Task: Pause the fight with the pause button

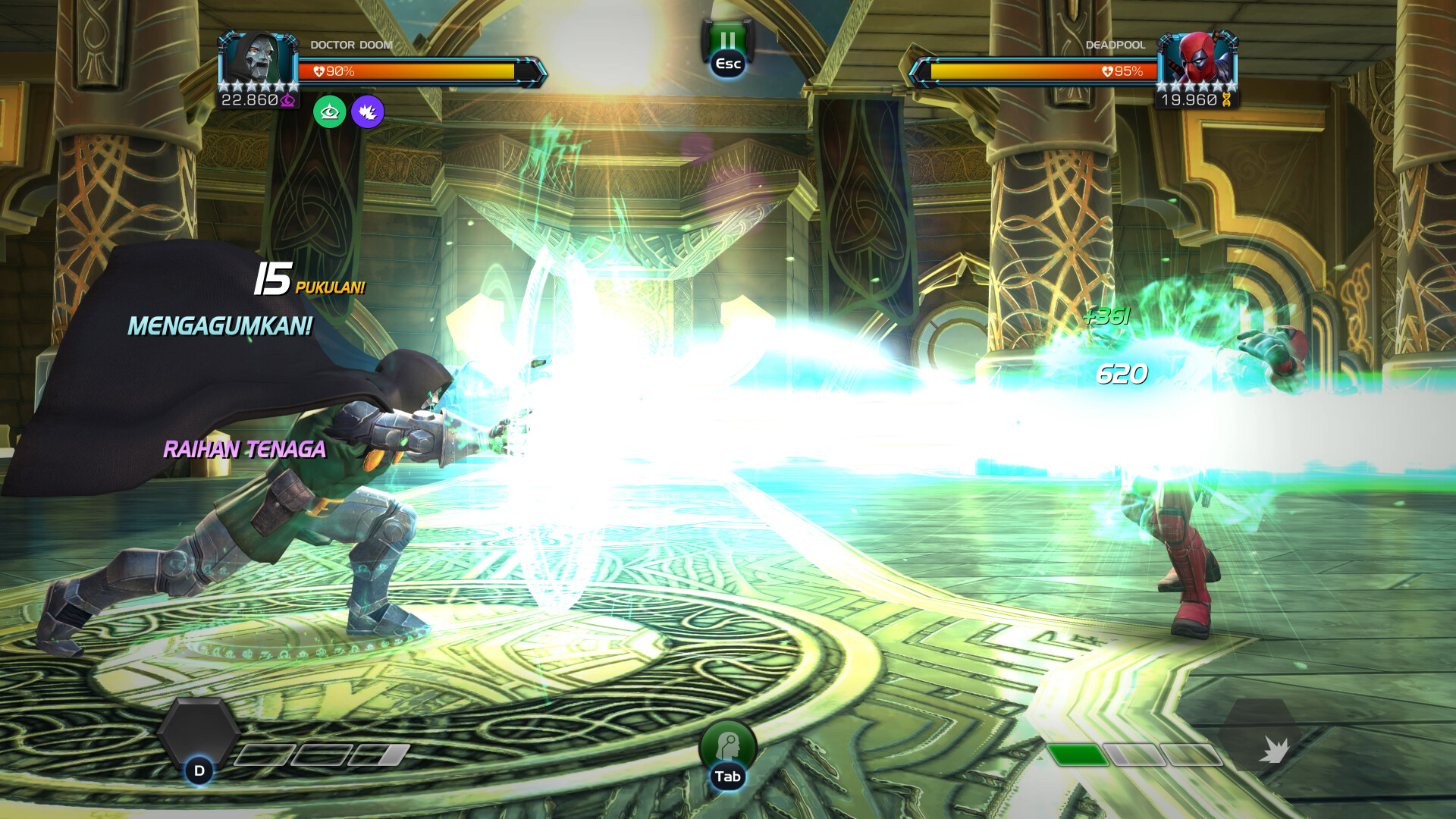Action: [727, 42]
